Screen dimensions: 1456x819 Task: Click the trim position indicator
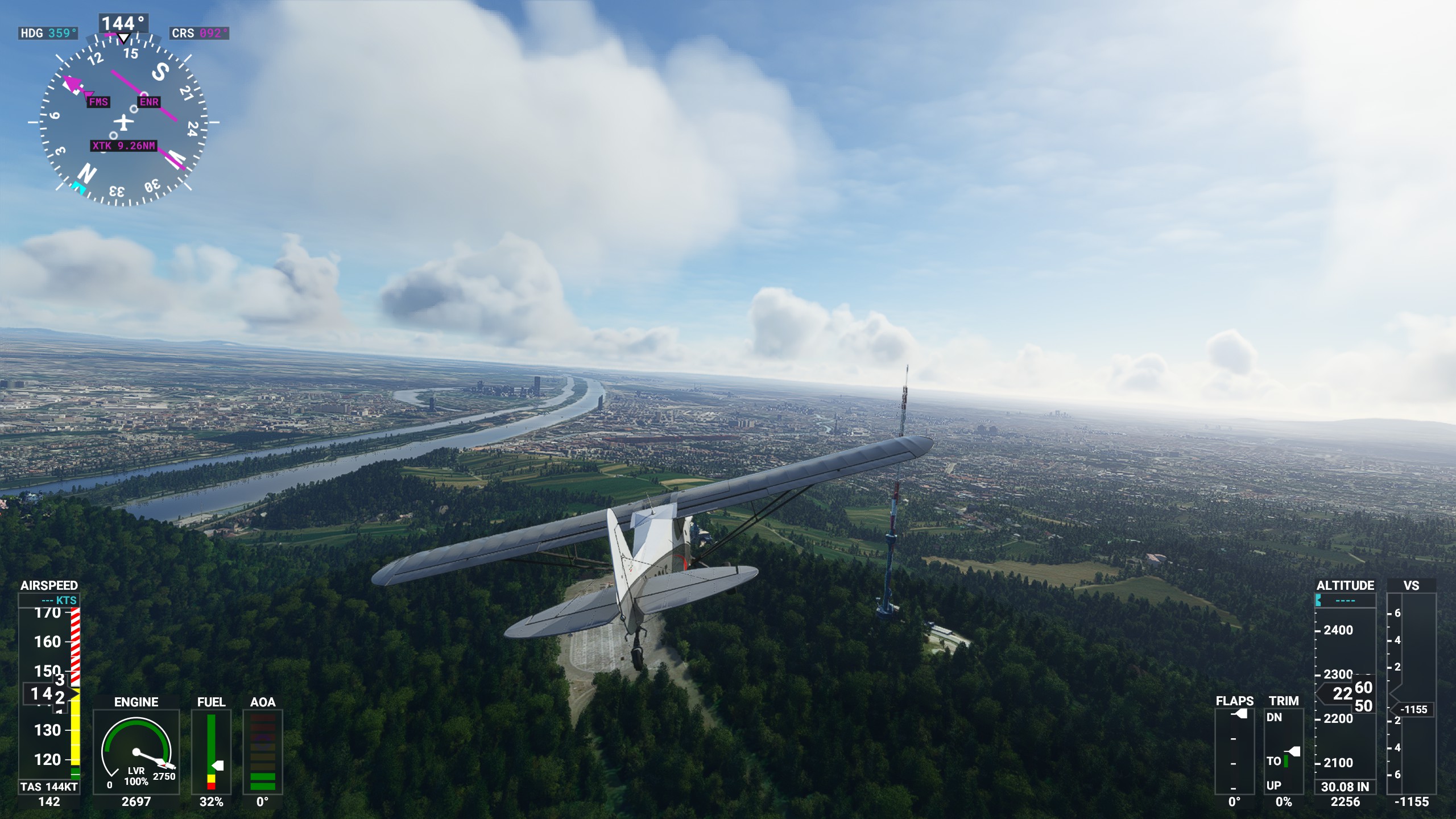pyautogui.click(x=1284, y=751)
